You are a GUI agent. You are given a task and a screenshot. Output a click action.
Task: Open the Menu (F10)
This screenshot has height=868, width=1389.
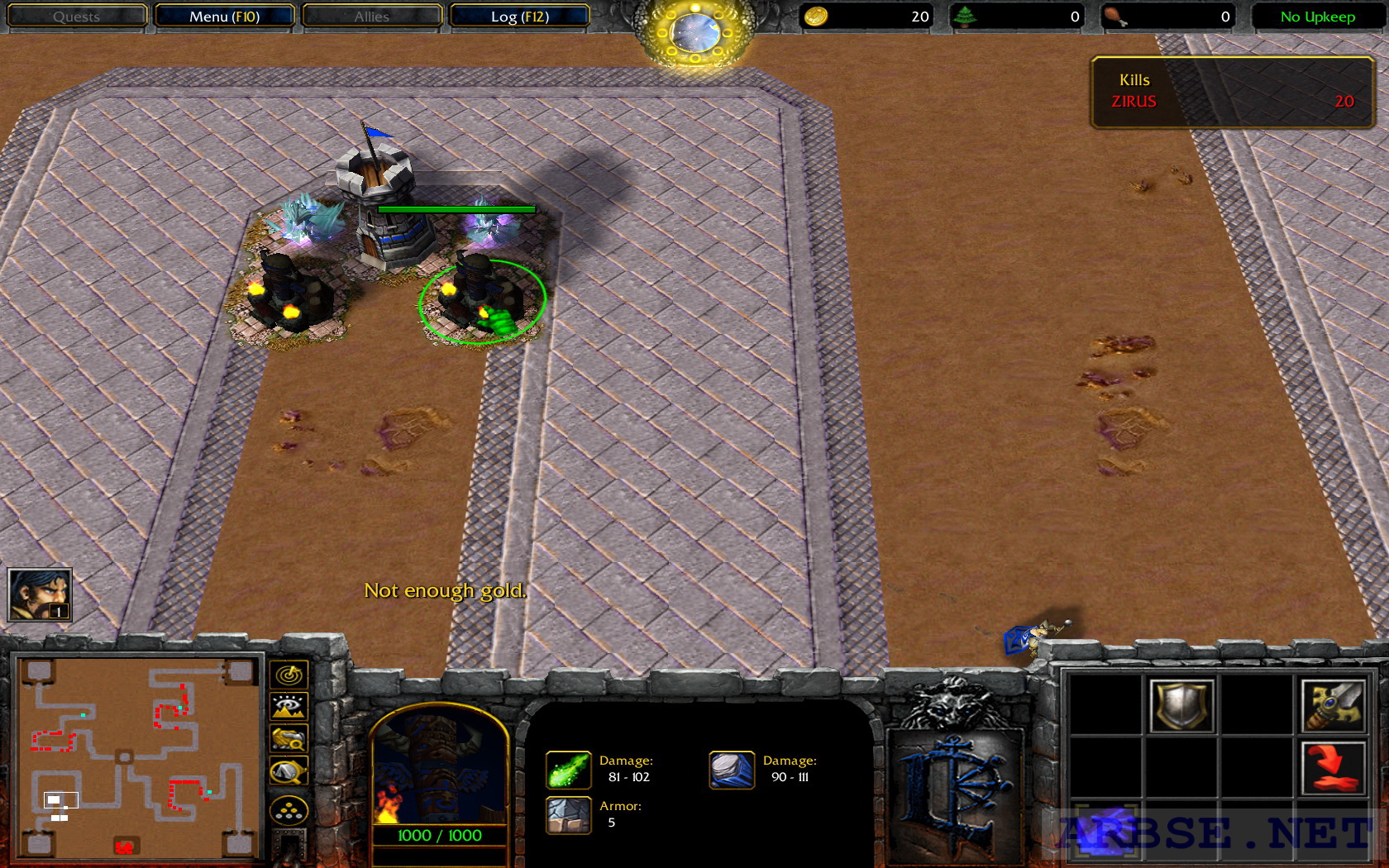225,16
